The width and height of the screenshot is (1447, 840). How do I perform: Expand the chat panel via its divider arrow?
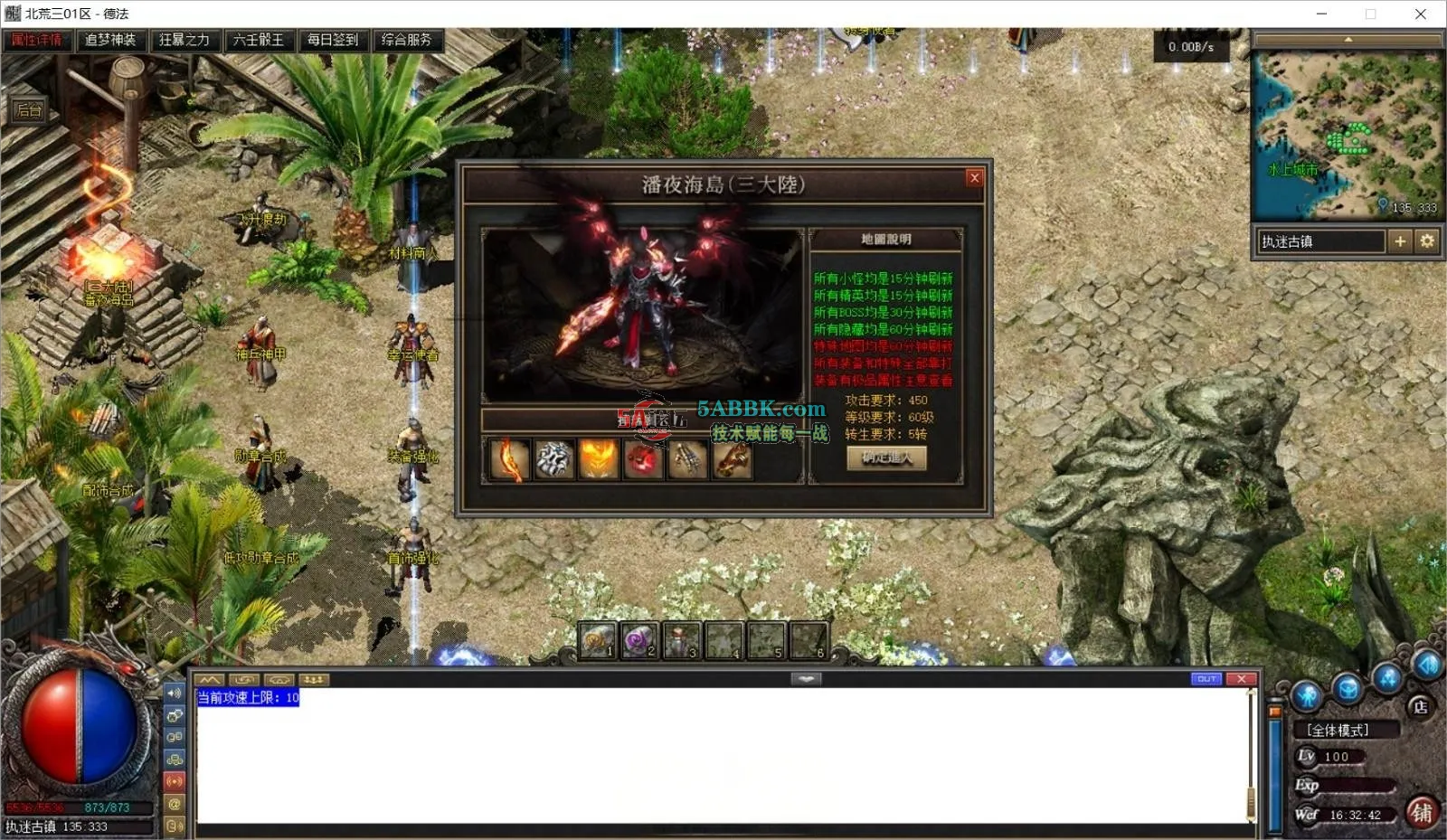click(806, 678)
